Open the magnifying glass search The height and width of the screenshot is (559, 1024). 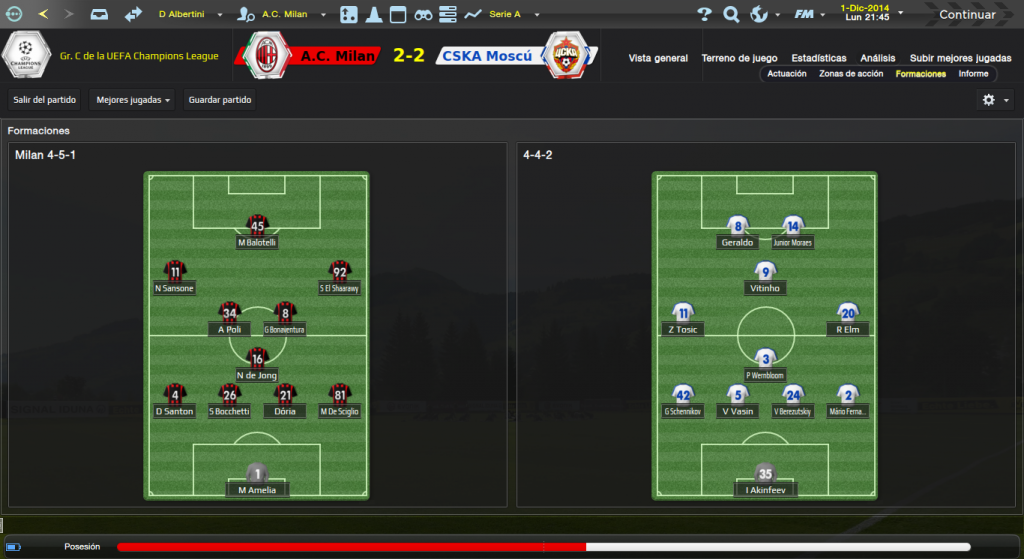click(731, 15)
